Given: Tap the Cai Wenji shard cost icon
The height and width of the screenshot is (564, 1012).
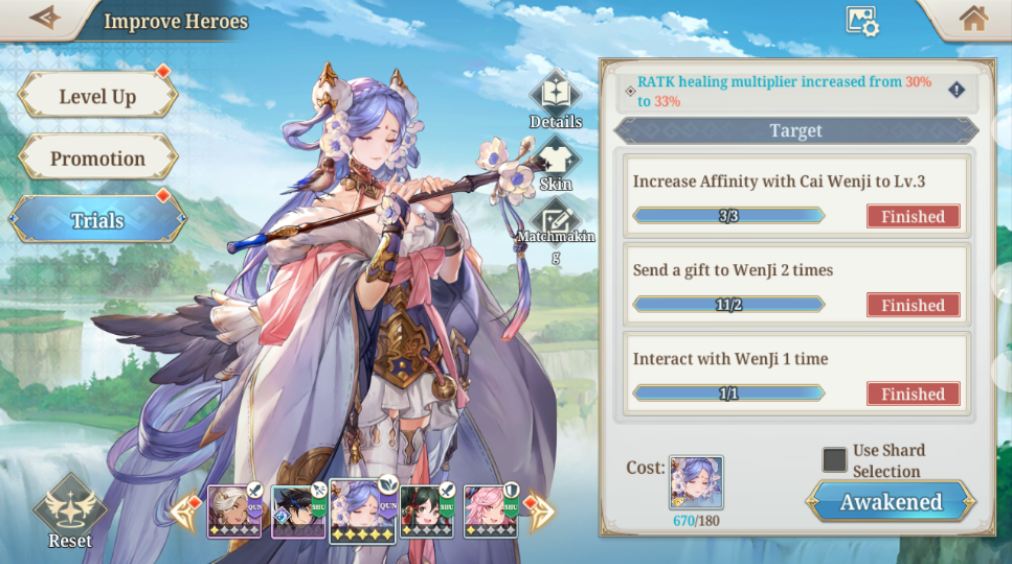Looking at the screenshot, I should coord(696,482).
